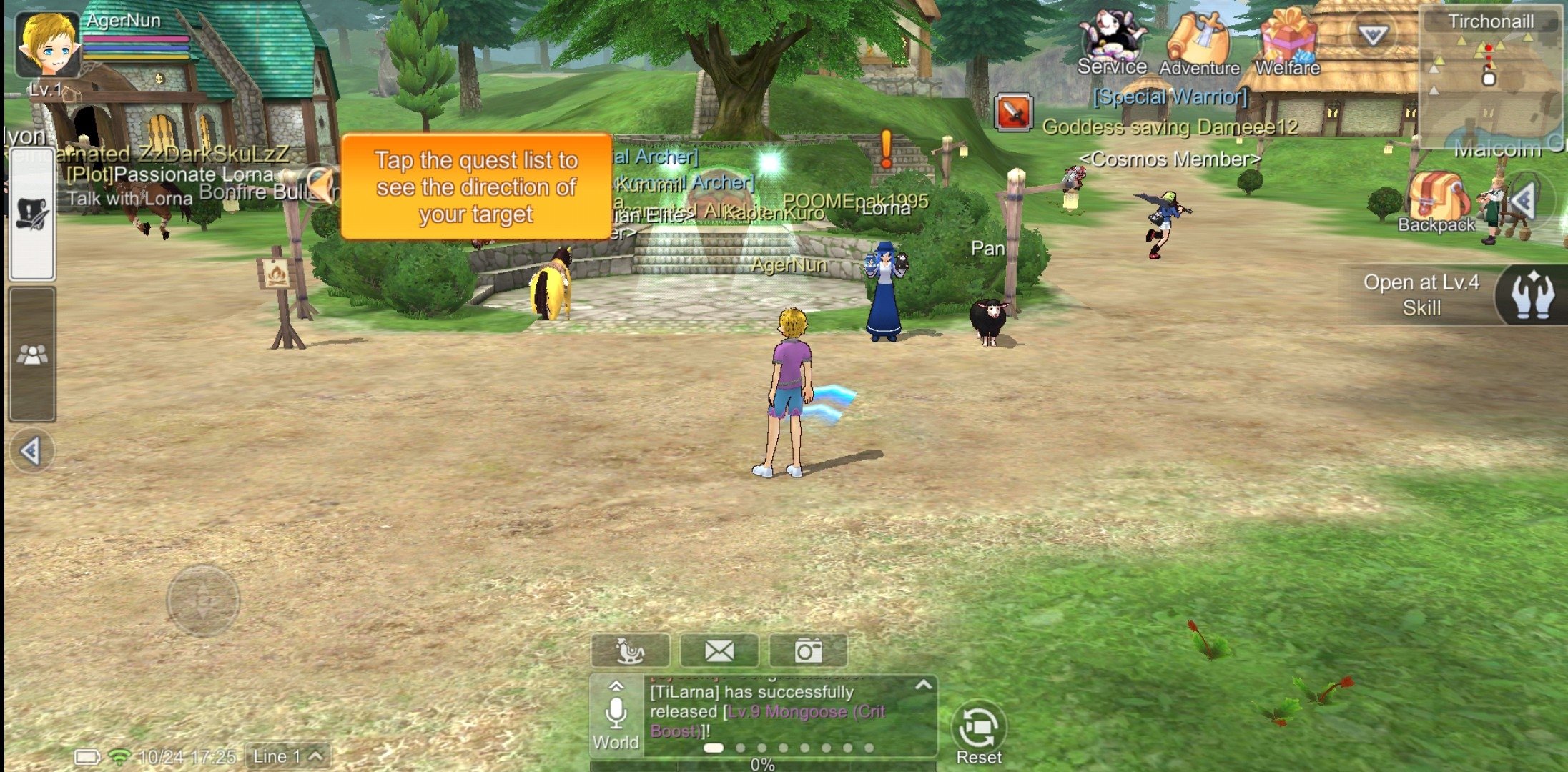Expand the chat box
This screenshot has width=1568, height=772.
click(x=923, y=686)
